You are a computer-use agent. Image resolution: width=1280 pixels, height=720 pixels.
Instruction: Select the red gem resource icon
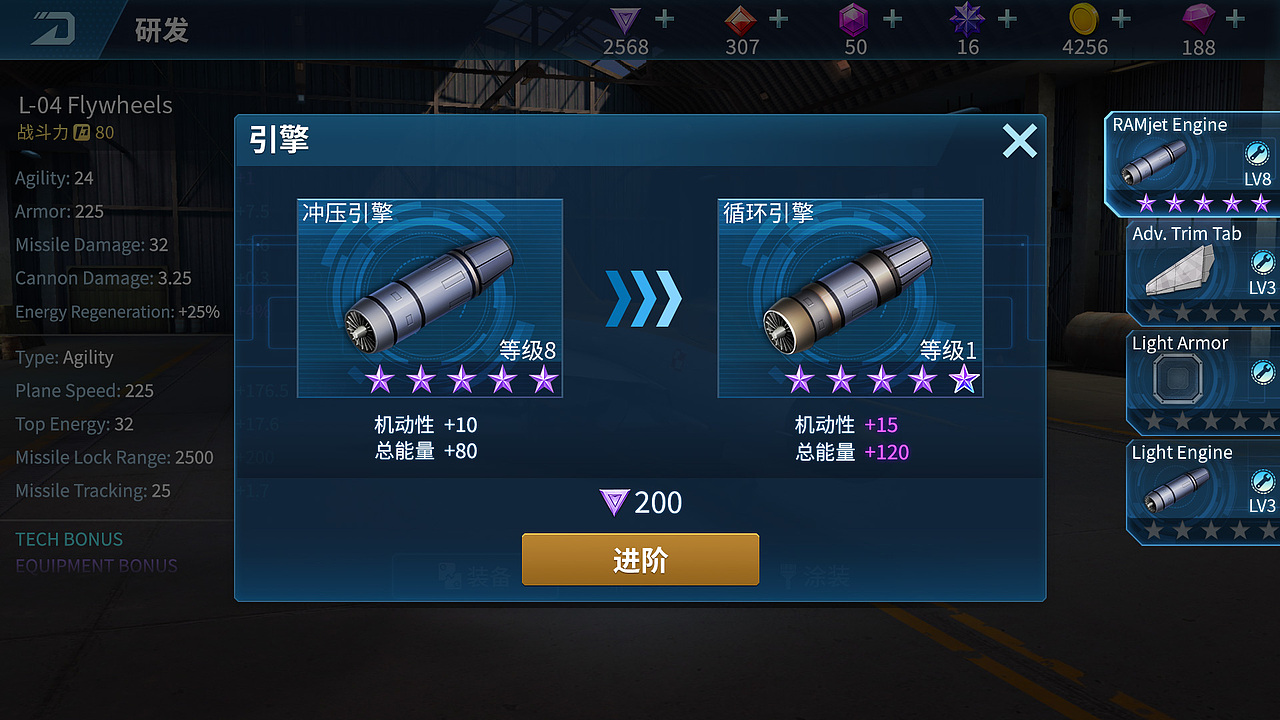point(742,22)
